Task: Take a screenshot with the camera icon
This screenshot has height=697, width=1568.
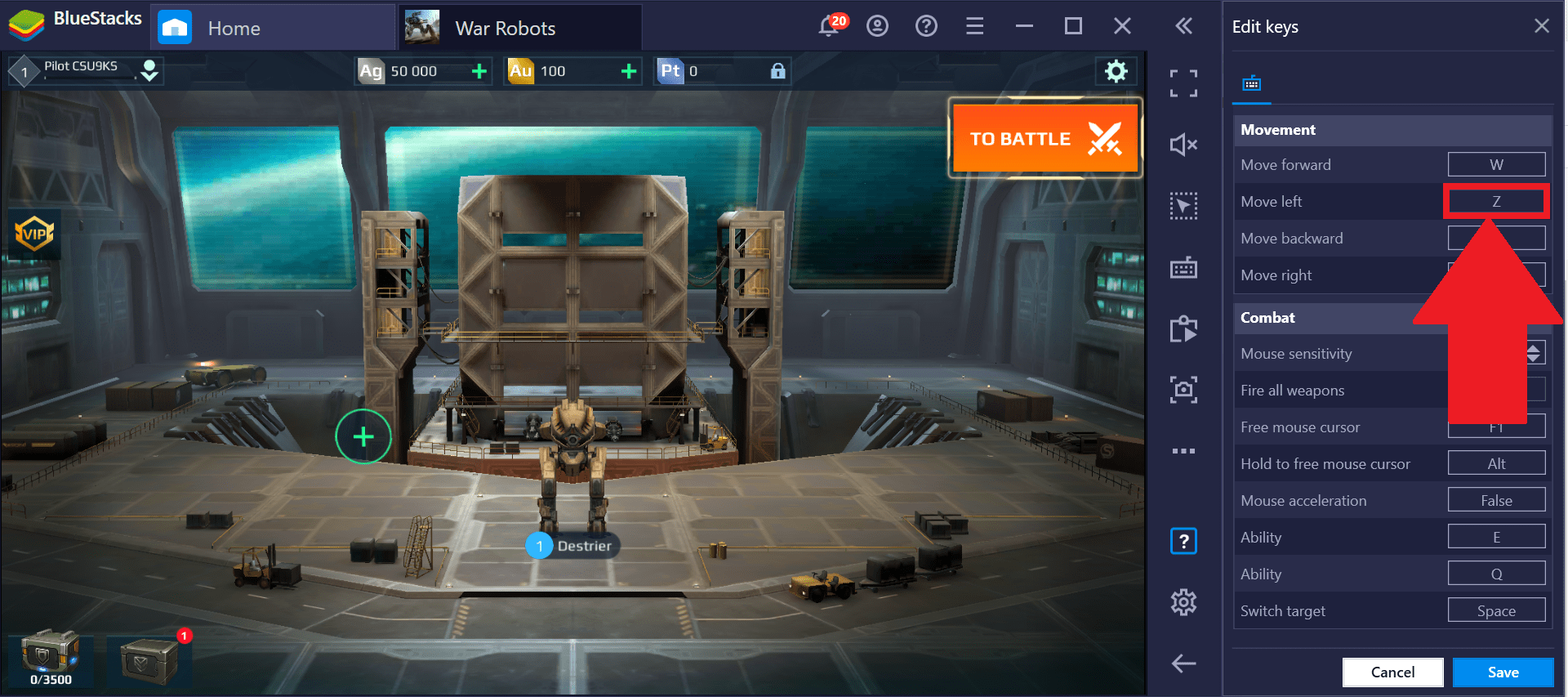Action: click(x=1183, y=390)
